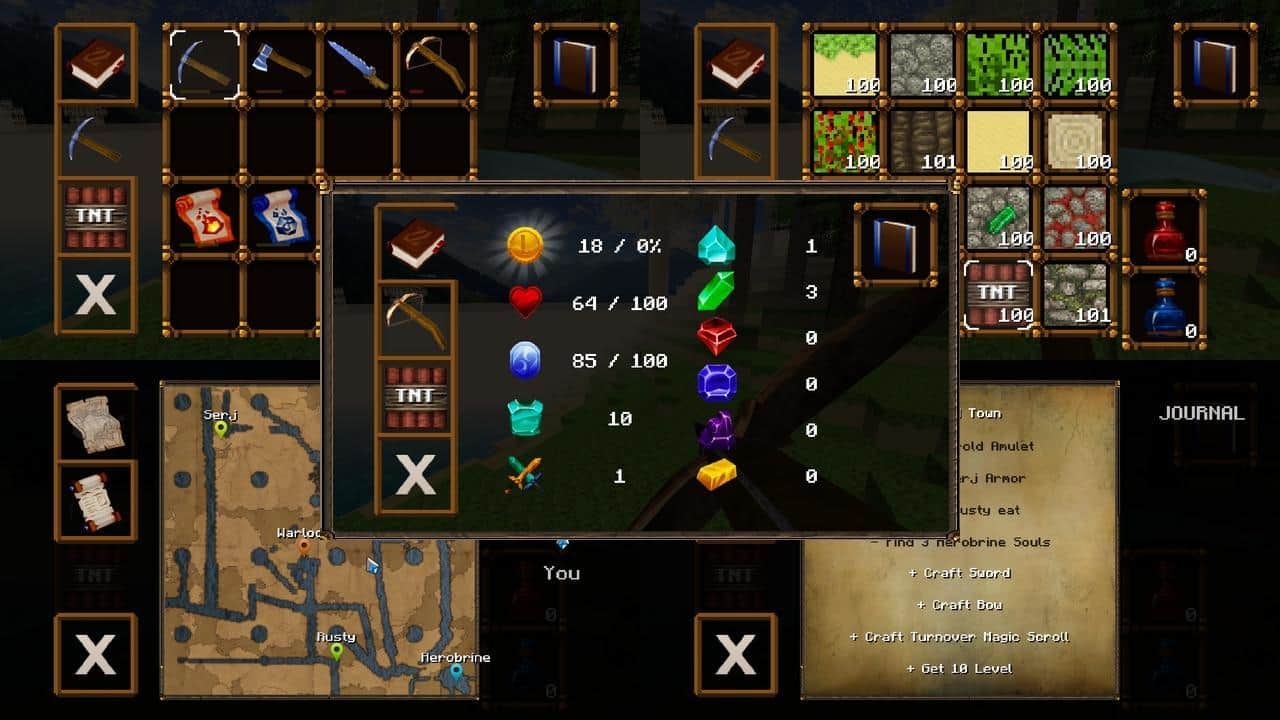
Task: Select the plain sand block slot
Action: pos(998,141)
